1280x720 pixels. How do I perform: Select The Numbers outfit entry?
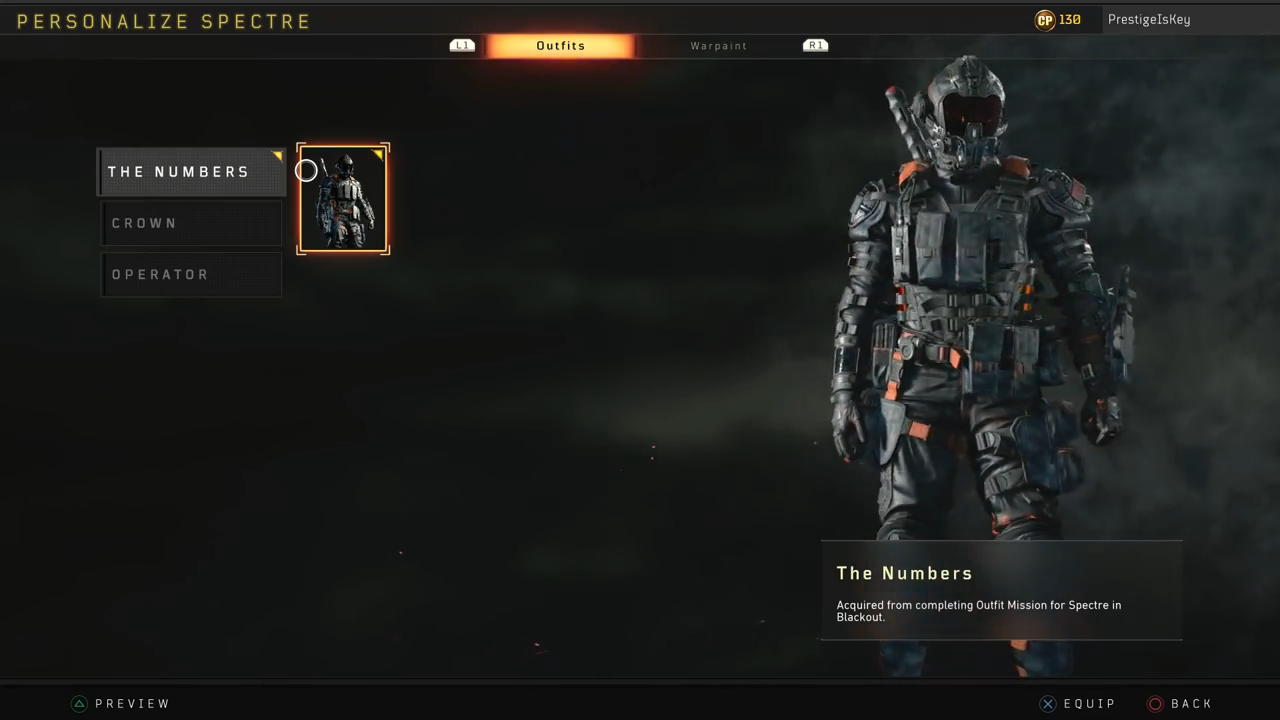(x=190, y=172)
